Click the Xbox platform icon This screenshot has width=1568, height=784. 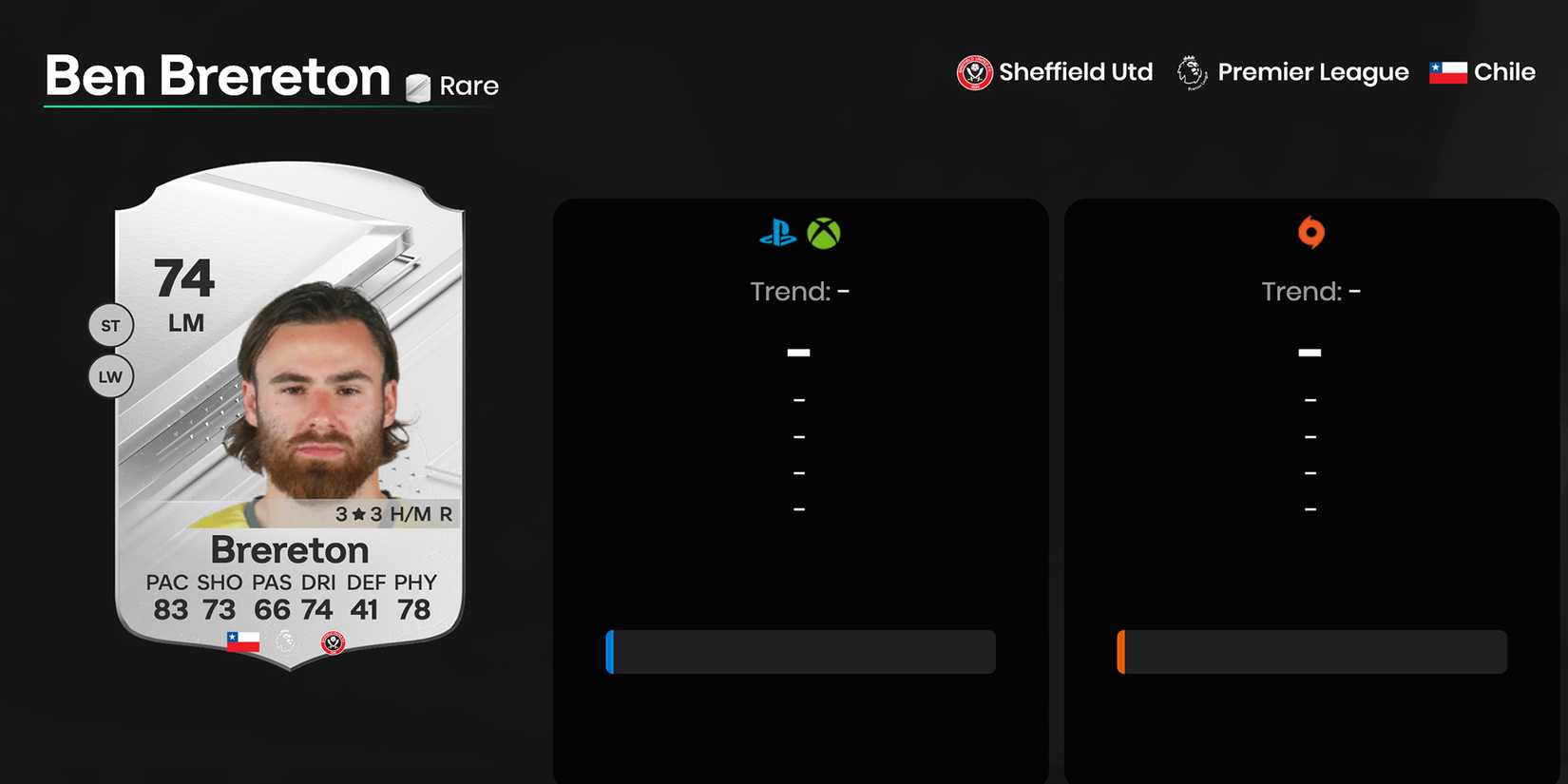pos(825,233)
